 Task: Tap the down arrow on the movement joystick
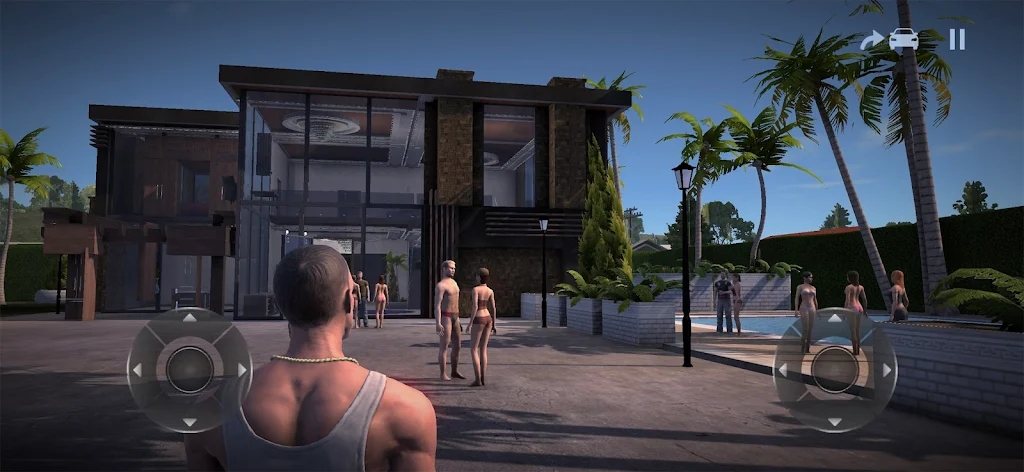click(x=189, y=421)
